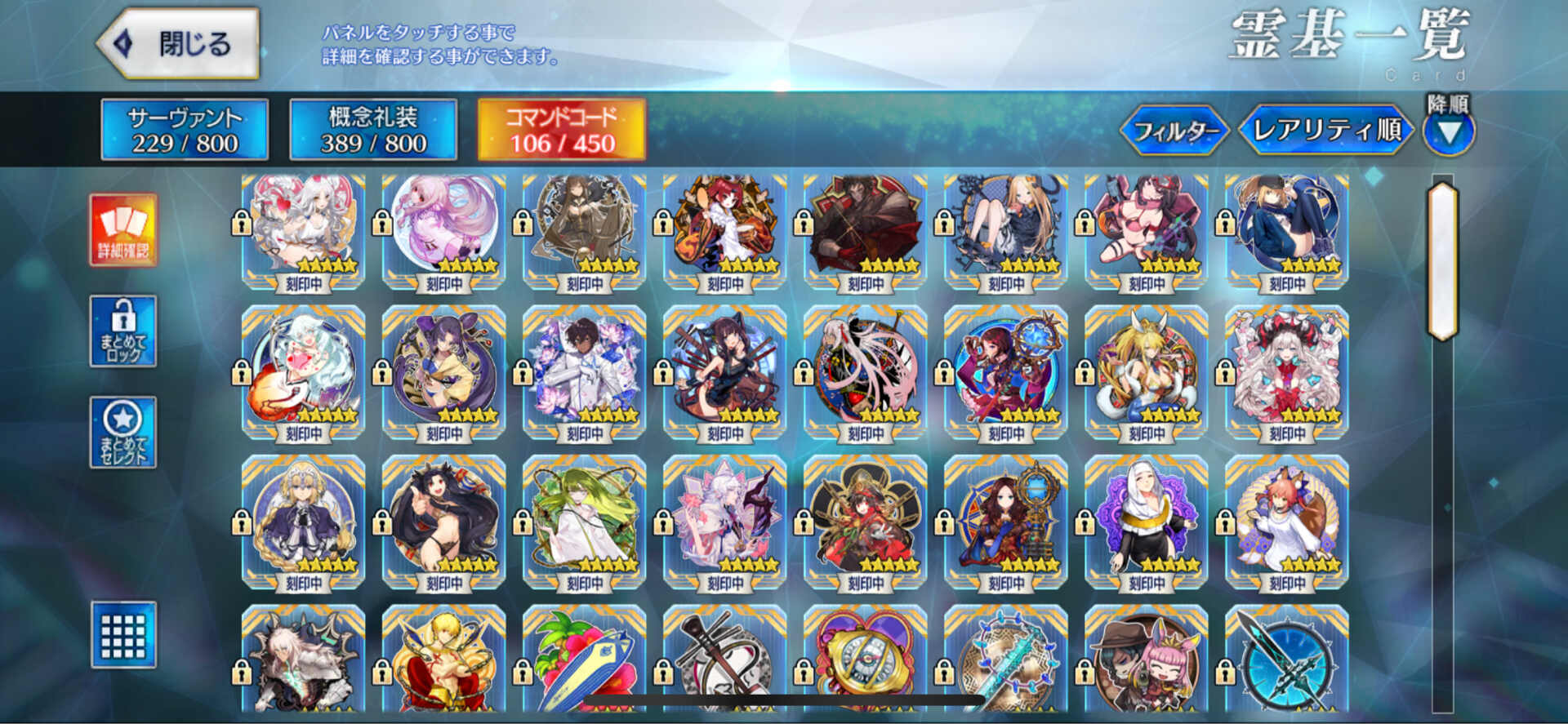Open the レアリティ順 sort order selector
This screenshot has height=724, width=1568.
coord(1325,129)
